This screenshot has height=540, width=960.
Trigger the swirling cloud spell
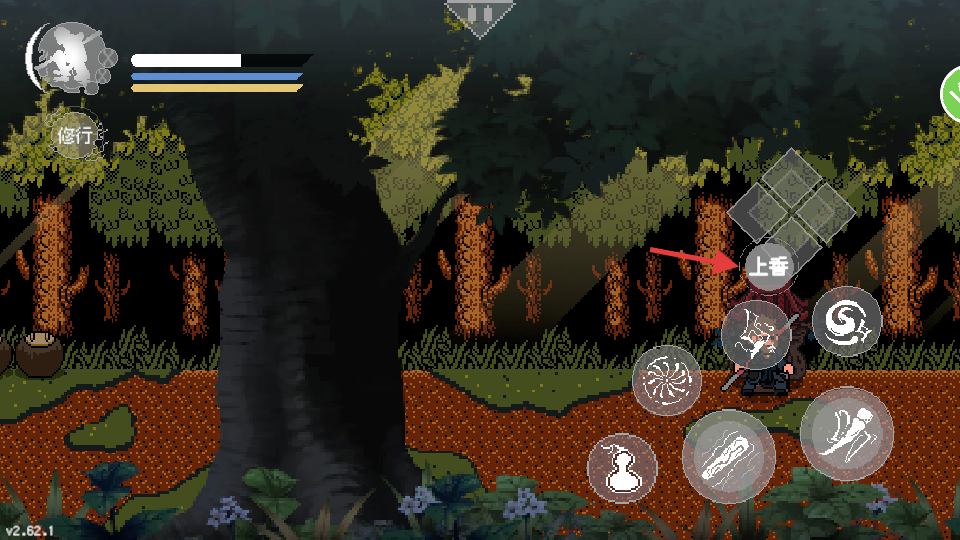click(846, 321)
